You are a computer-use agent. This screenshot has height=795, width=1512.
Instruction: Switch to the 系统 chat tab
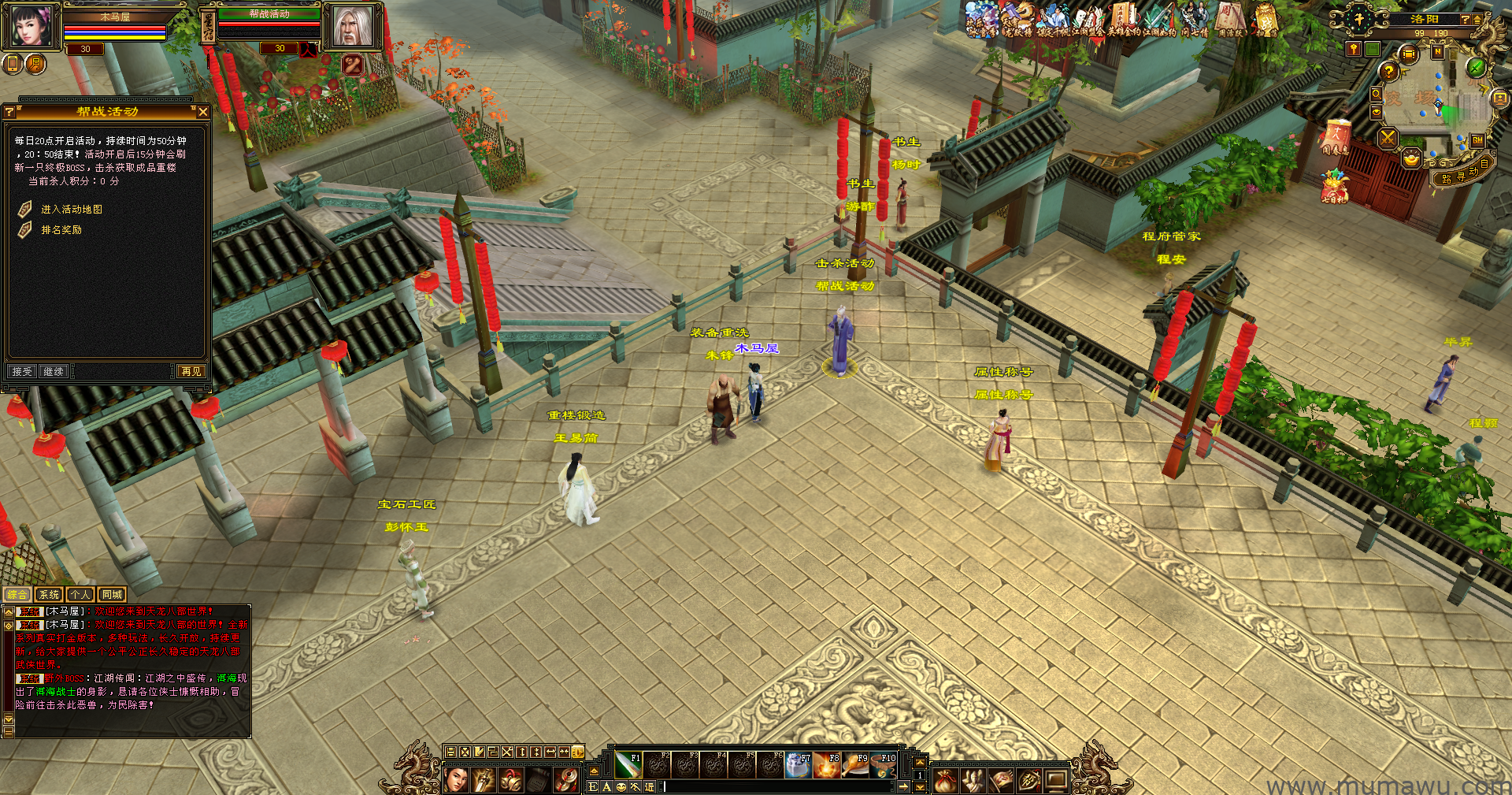click(49, 595)
